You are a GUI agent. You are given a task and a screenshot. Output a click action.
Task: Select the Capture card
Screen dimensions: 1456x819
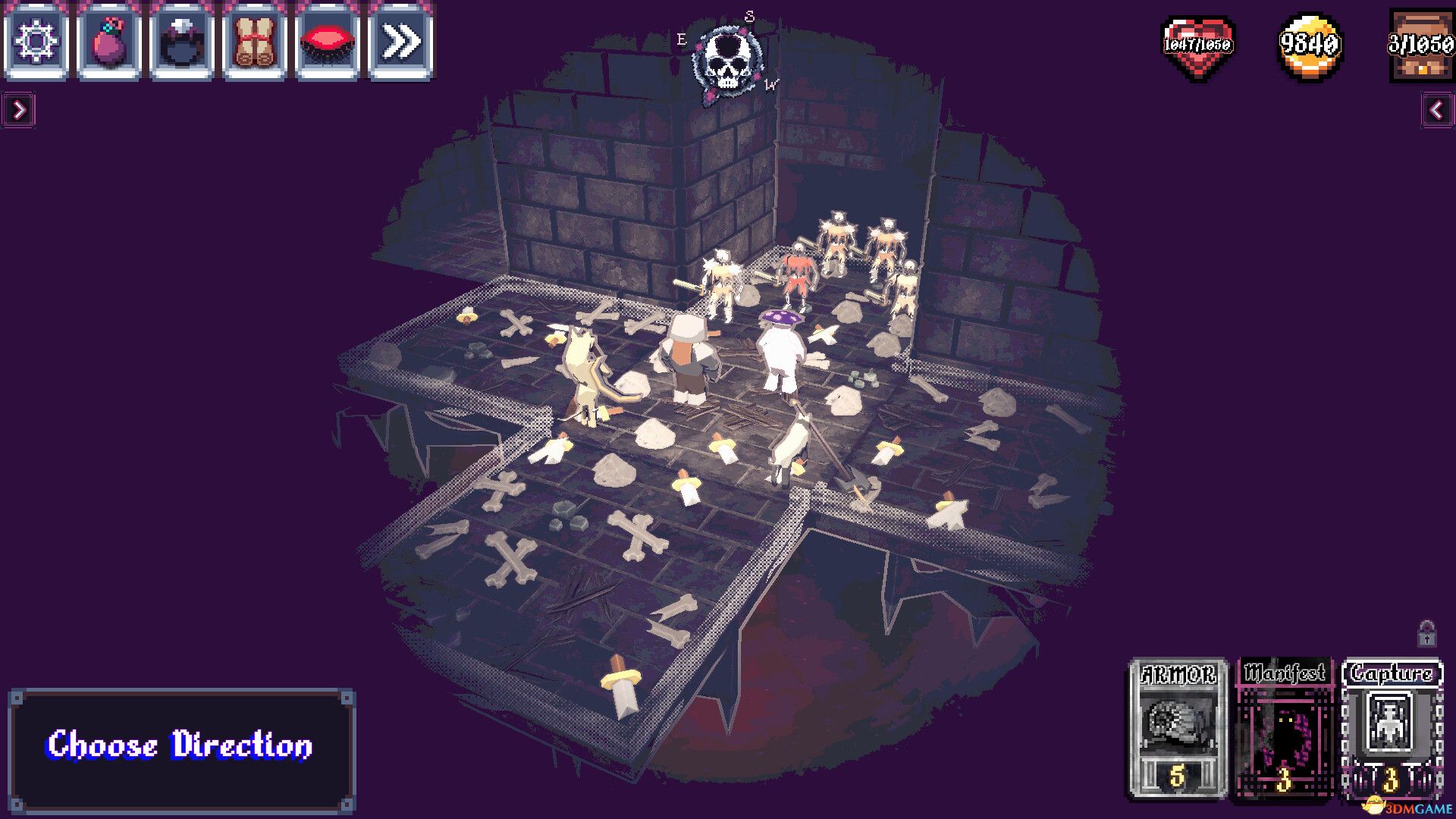click(x=1394, y=728)
